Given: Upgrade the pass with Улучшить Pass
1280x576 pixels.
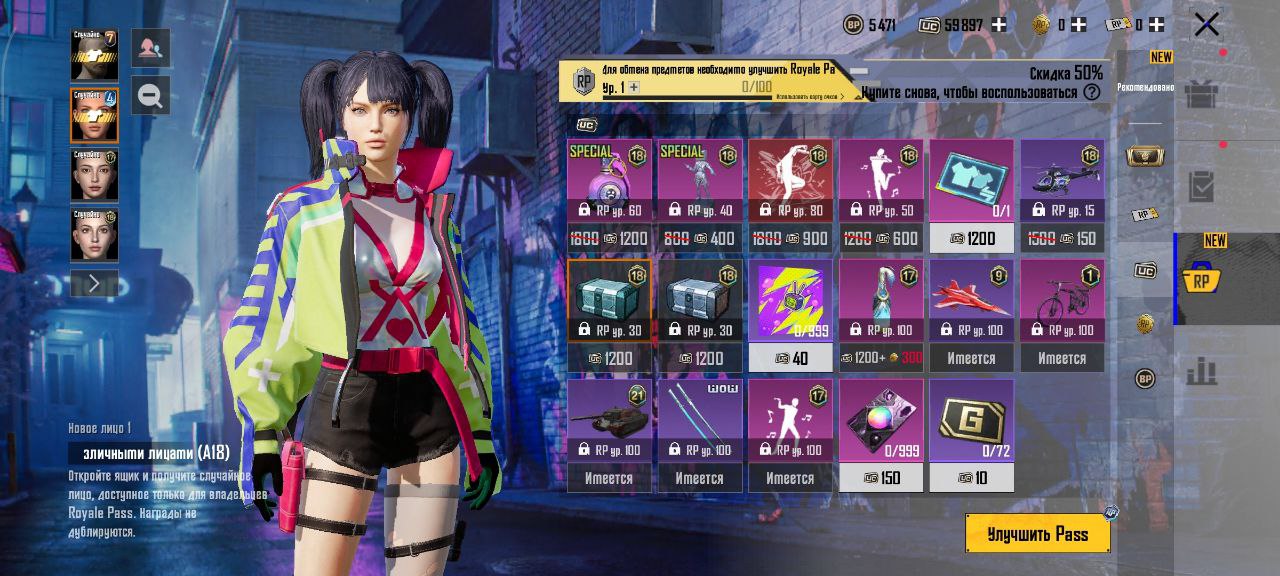Looking at the screenshot, I should pos(1037,534).
